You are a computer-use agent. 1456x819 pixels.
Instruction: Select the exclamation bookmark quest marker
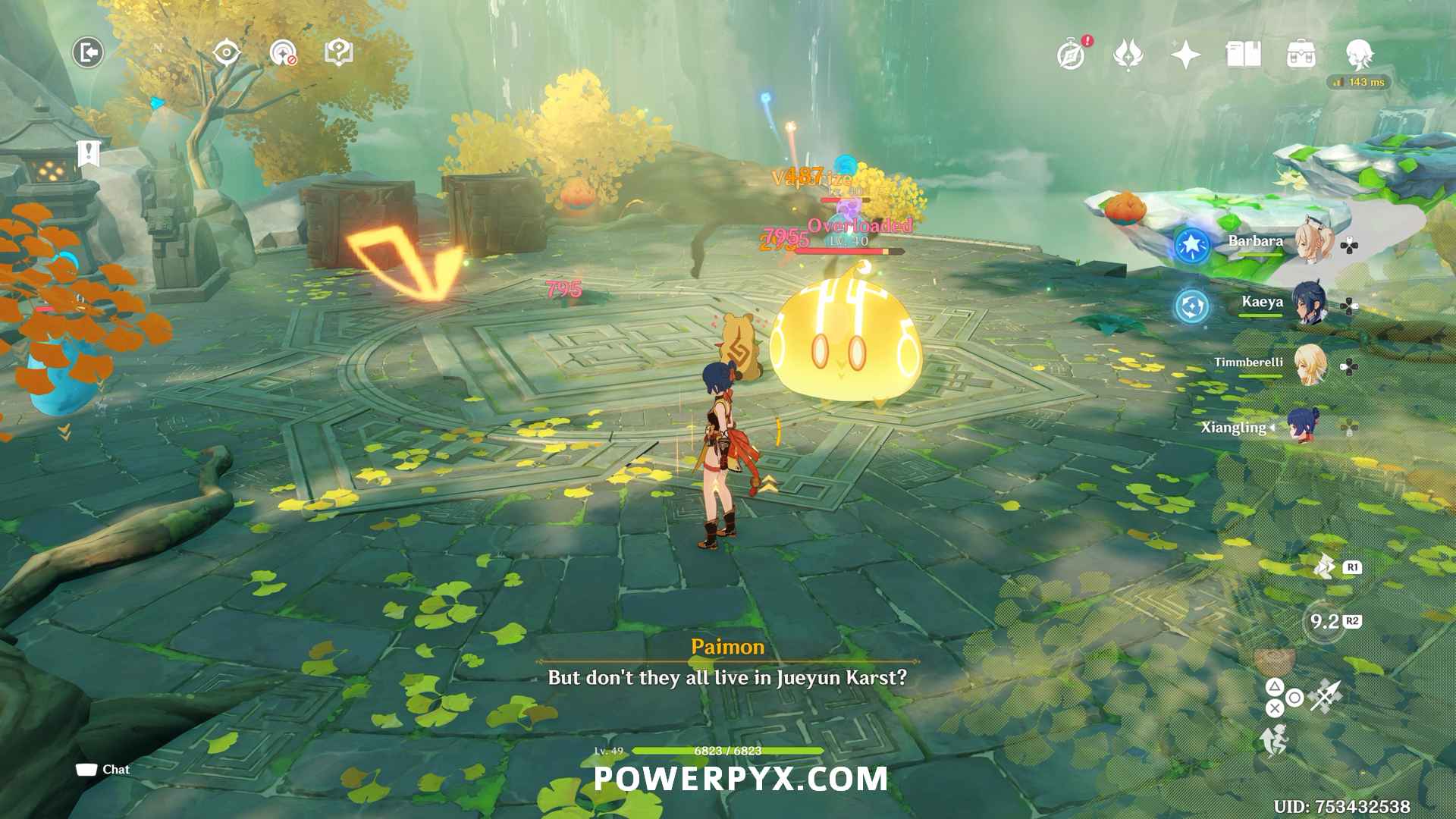(x=89, y=153)
